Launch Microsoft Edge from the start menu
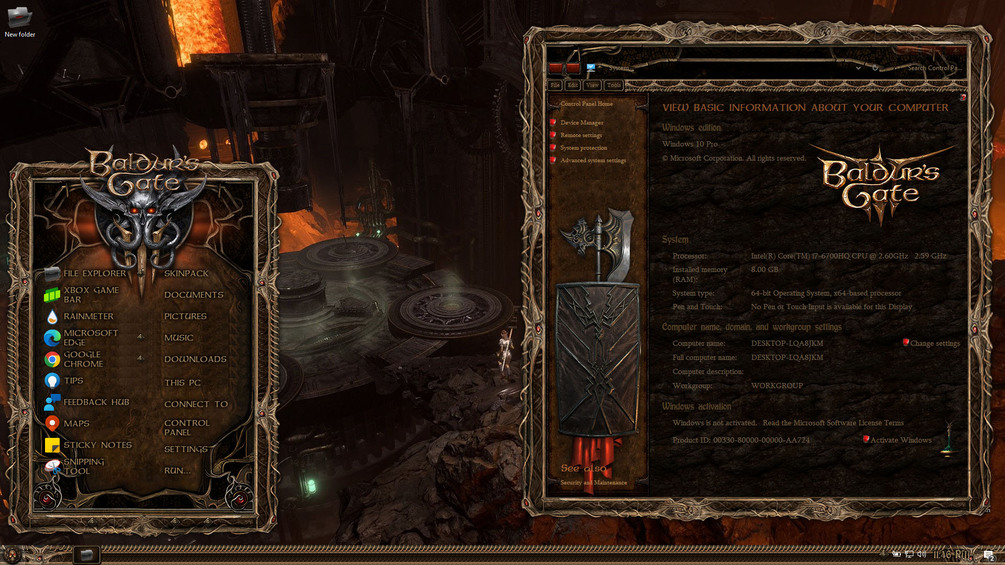Image resolution: width=1005 pixels, height=565 pixels. point(90,338)
